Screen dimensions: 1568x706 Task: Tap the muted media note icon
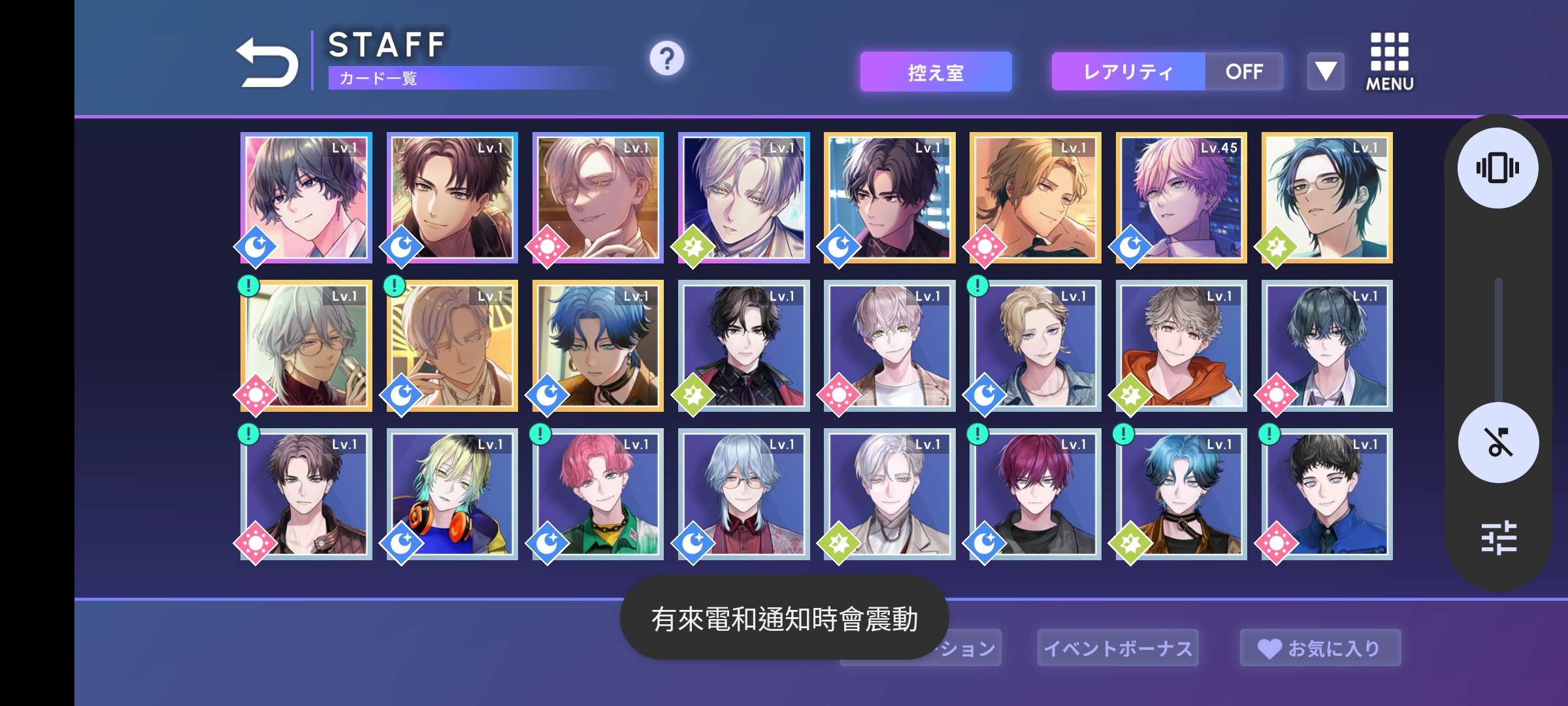(1497, 443)
